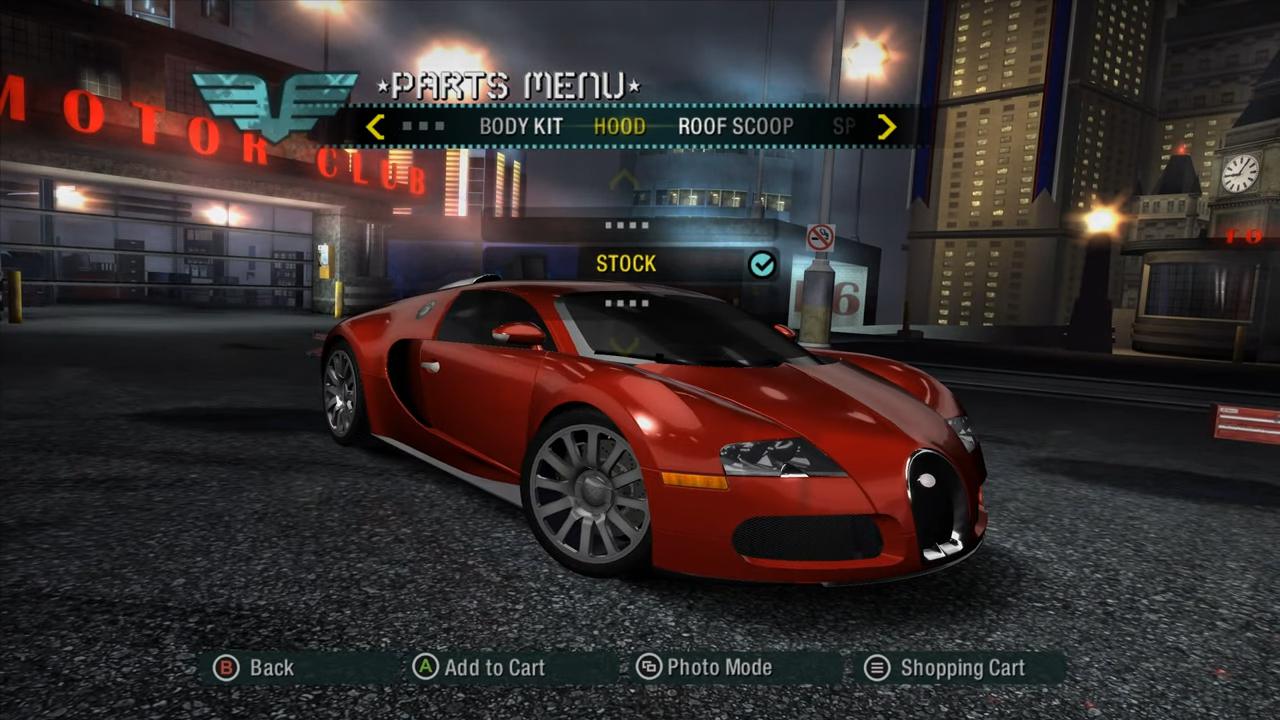Select the Hood category tab

619,127
